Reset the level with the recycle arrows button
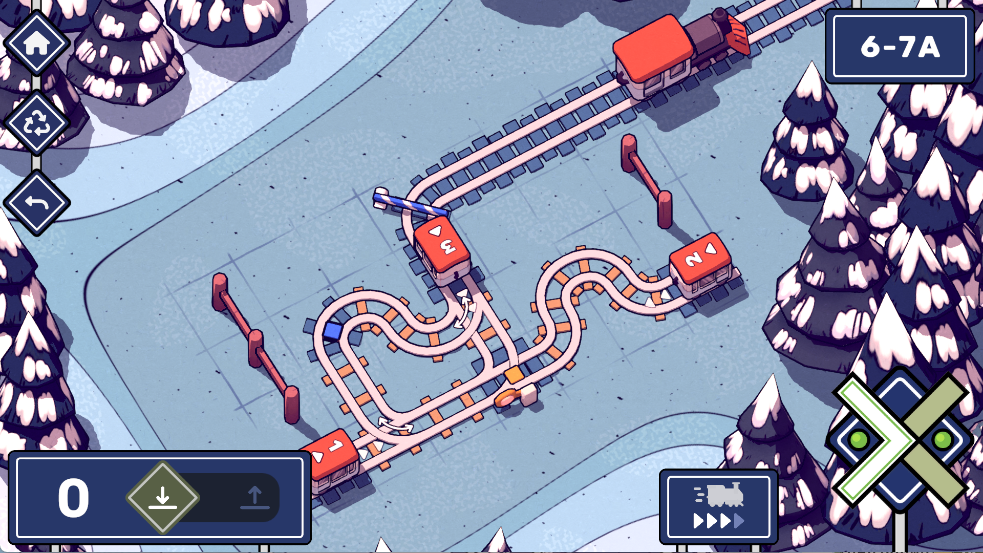This screenshot has height=553, width=983. 37,123
